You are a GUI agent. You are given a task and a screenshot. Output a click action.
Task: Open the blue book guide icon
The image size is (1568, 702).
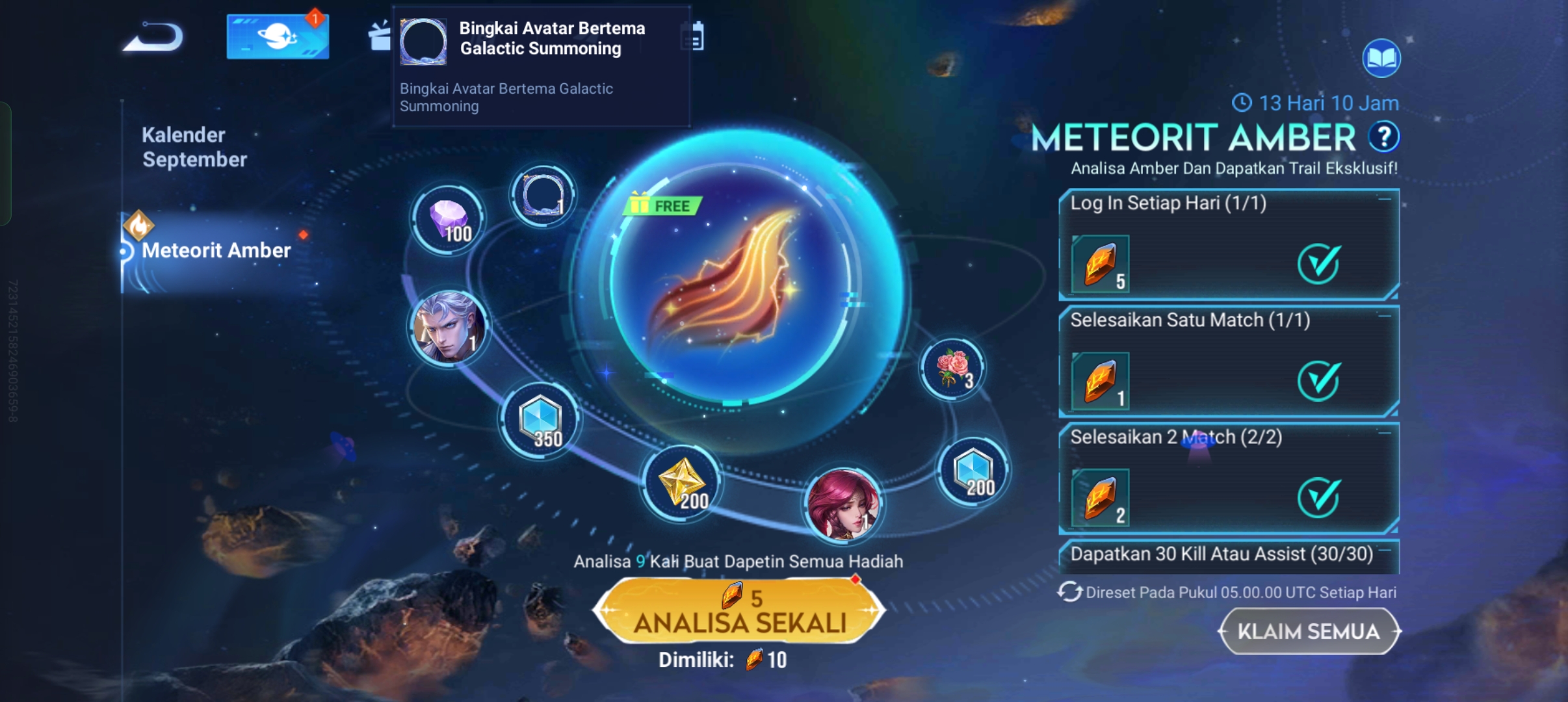(1381, 59)
